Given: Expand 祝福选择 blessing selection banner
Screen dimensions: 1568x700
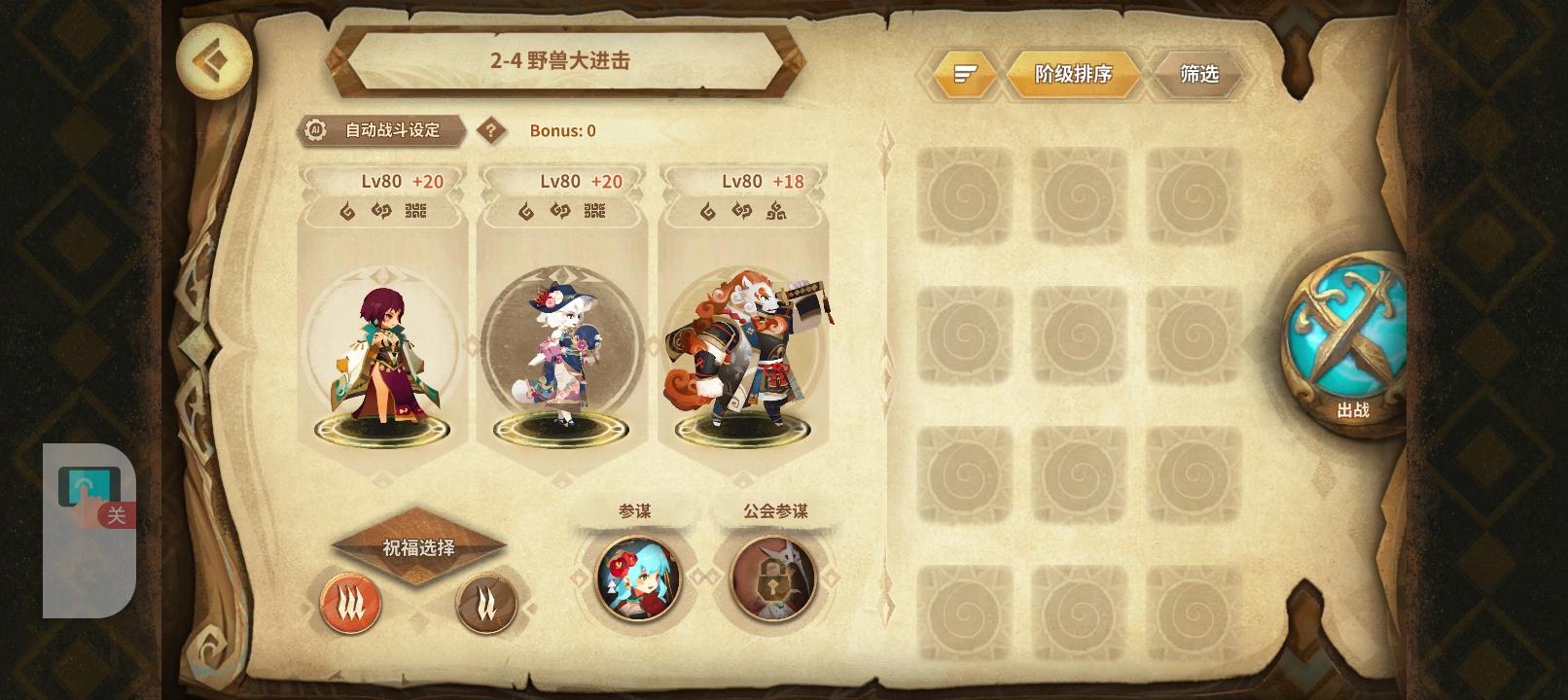Looking at the screenshot, I should (x=420, y=547).
